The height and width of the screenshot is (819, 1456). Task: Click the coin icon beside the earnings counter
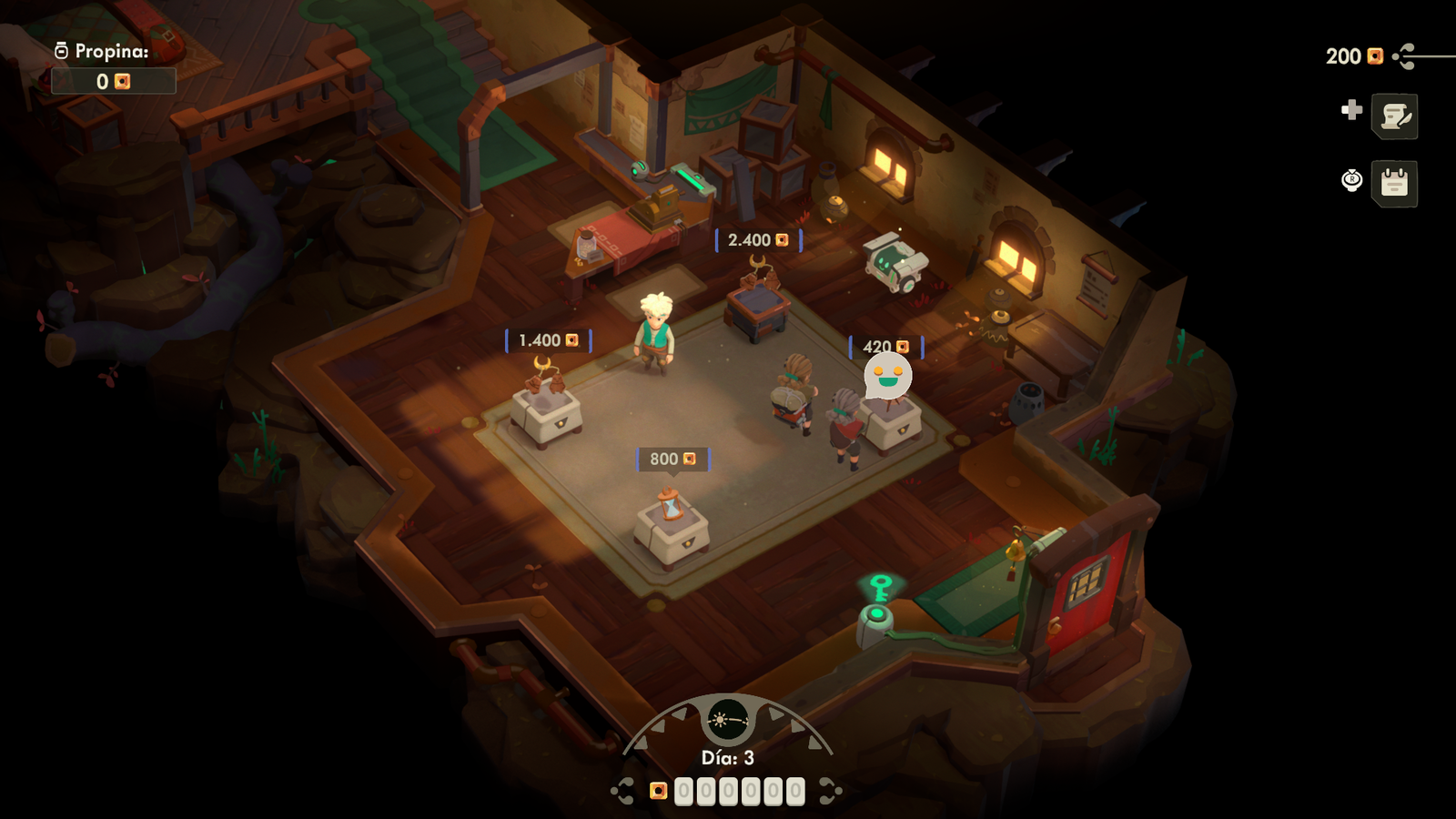click(659, 790)
